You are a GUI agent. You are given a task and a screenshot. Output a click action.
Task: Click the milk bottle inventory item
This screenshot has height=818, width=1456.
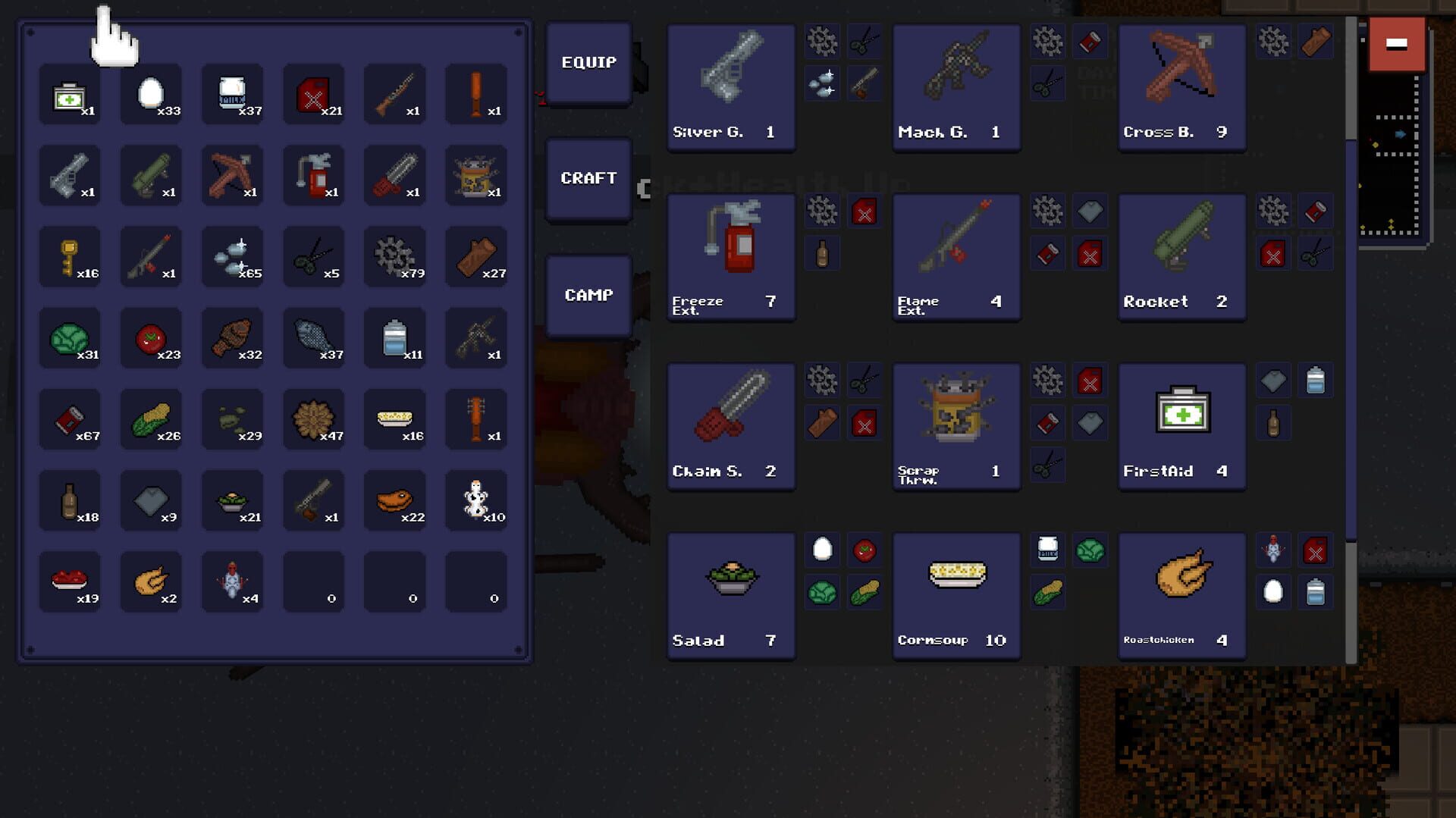pos(232,94)
